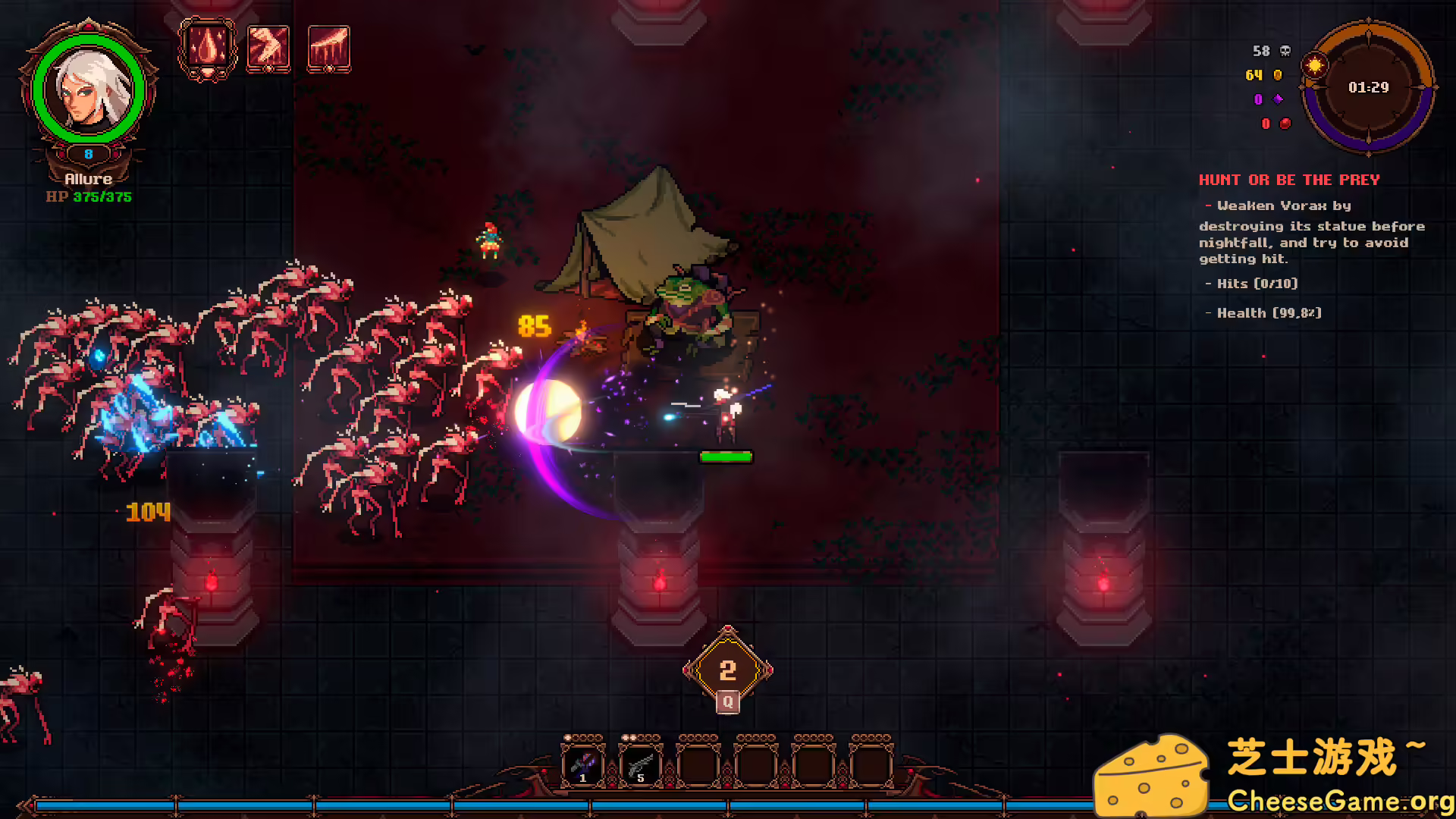Select the purple sword weapon slot
This screenshot has width=1456, height=819.
[x=582, y=764]
